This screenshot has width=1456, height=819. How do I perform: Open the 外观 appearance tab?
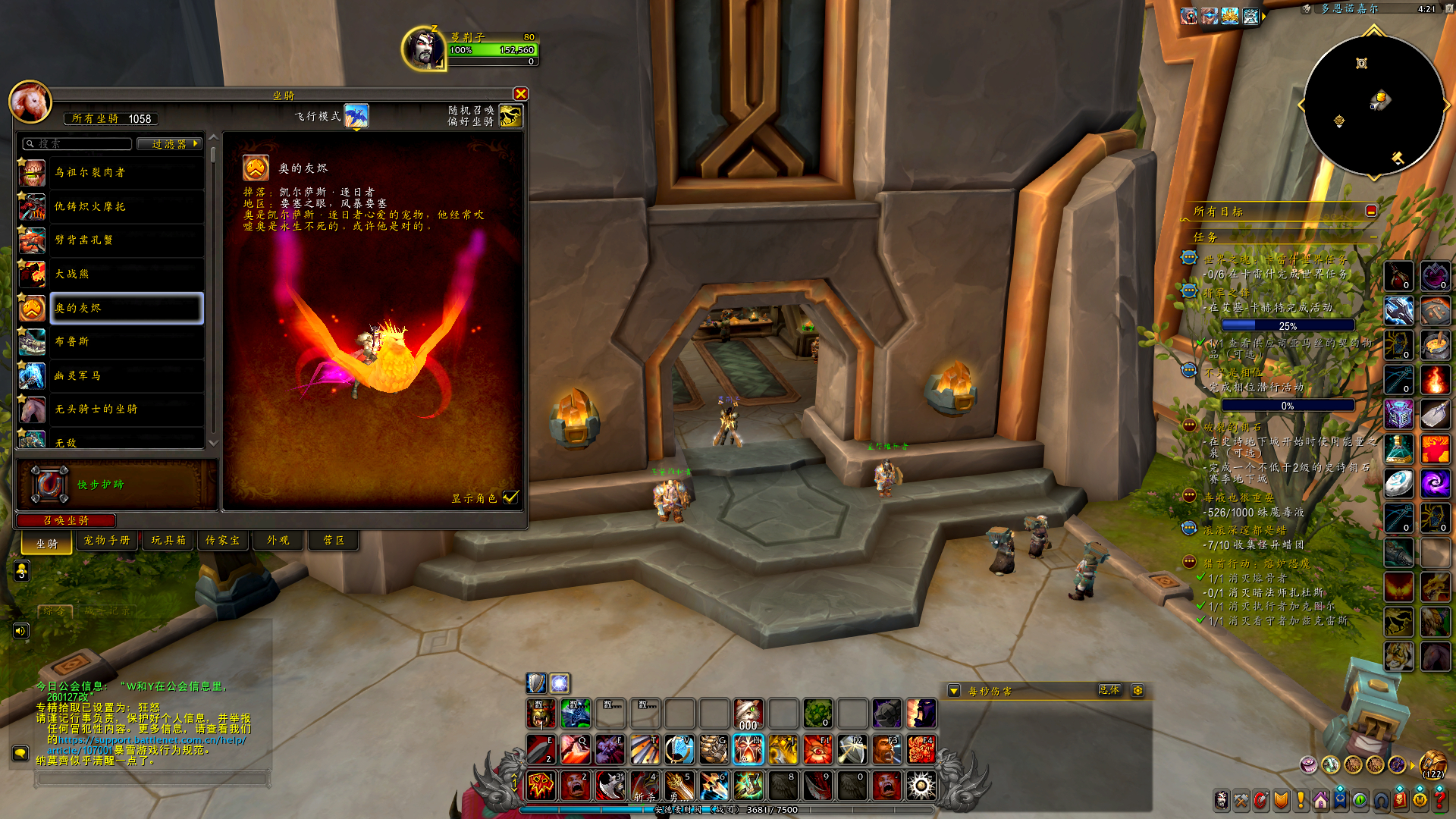[278, 541]
